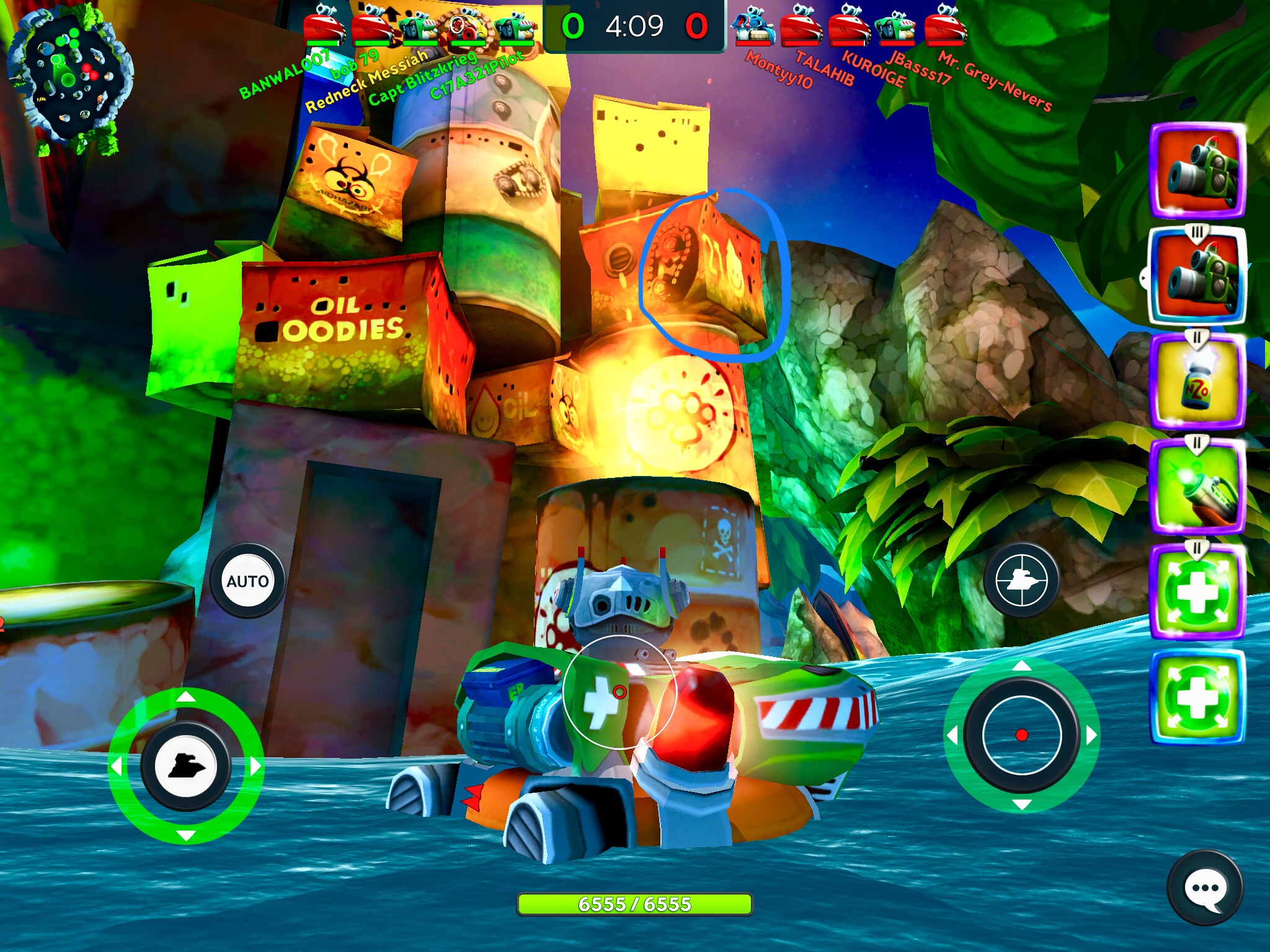Screen dimensions: 1270x952
Task: Activate the green launcher weapon slot
Action: [x=1197, y=487]
